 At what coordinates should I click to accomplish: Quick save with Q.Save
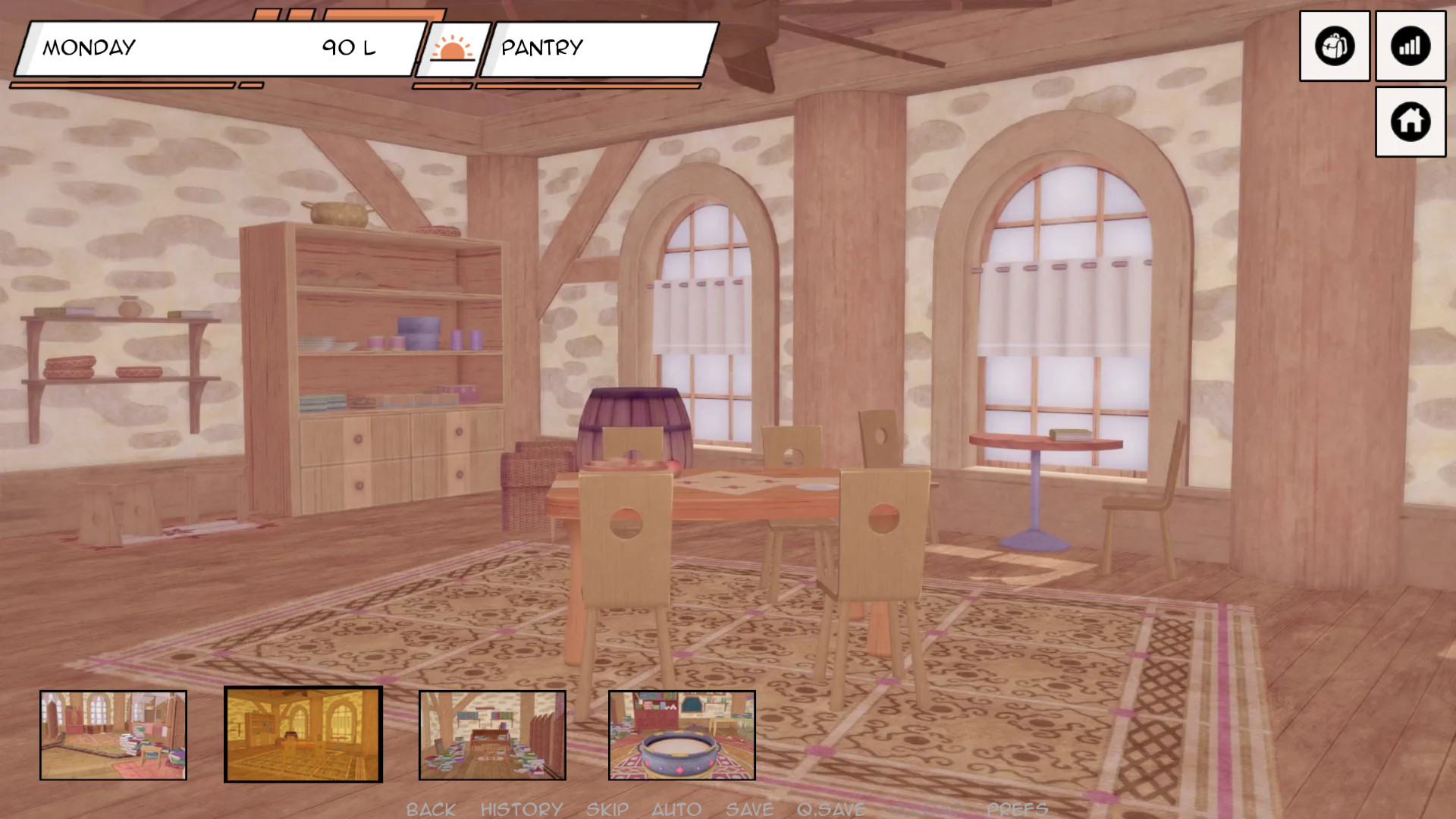(831, 809)
